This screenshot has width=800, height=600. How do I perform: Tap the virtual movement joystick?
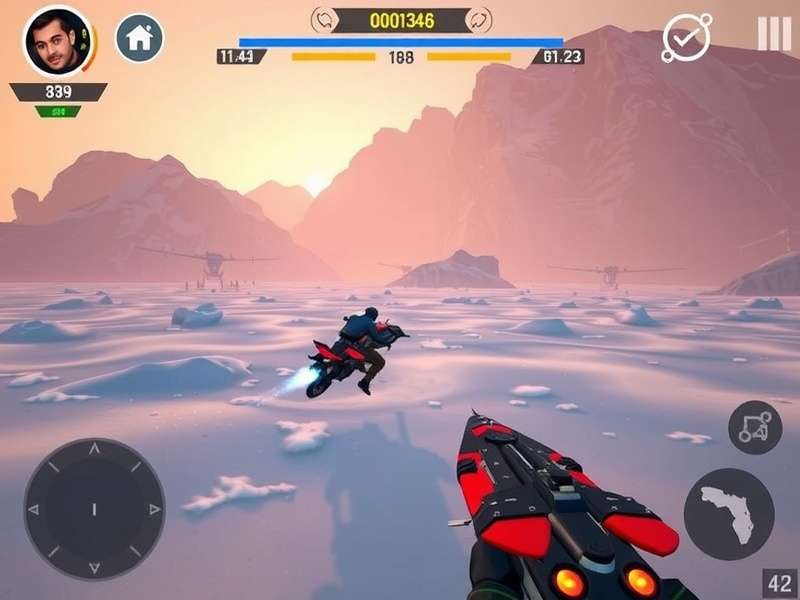tap(94, 508)
